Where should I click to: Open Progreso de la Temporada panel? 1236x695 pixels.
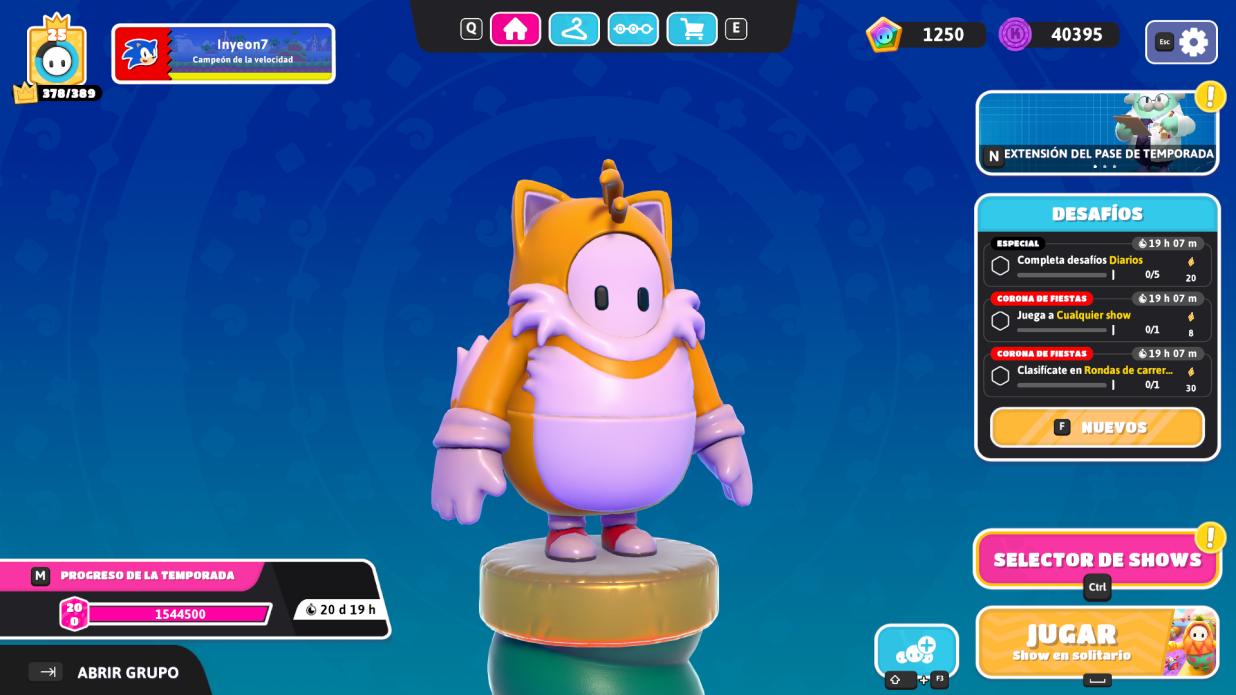190,598
